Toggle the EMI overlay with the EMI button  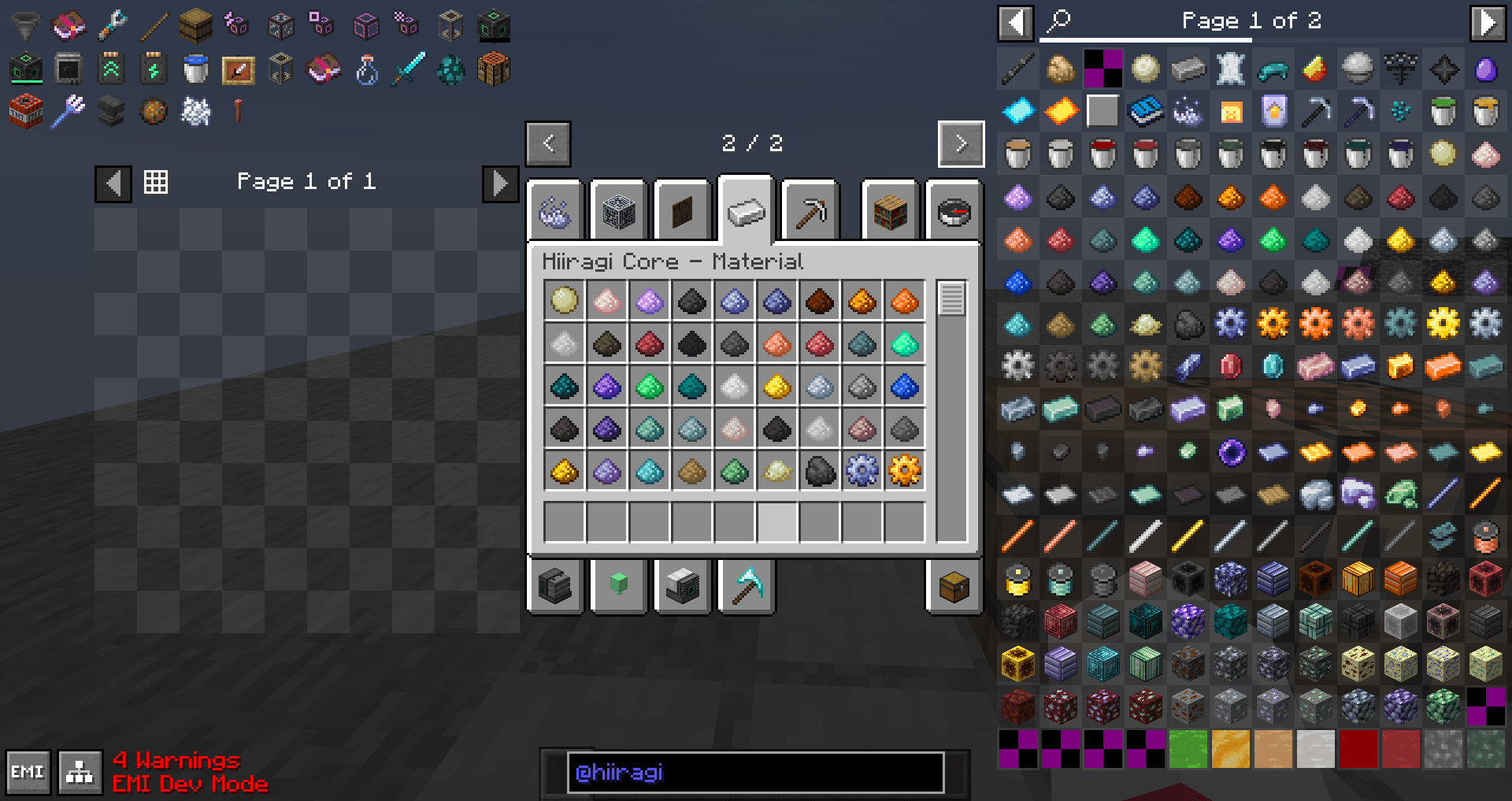[x=26, y=773]
